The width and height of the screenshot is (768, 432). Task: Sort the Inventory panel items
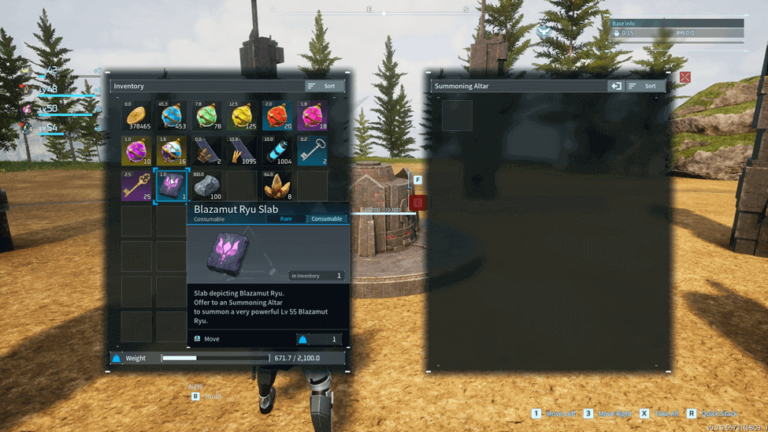tap(326, 86)
